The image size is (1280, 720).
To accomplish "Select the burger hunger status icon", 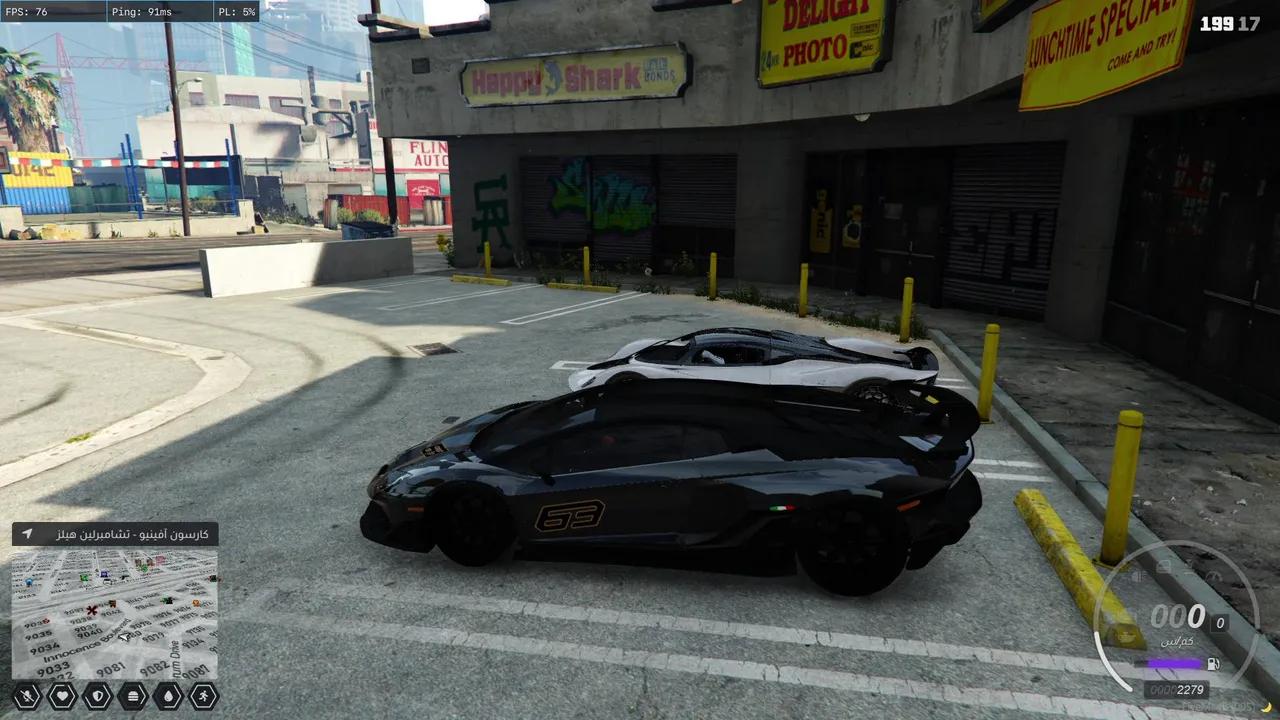I will point(132,696).
